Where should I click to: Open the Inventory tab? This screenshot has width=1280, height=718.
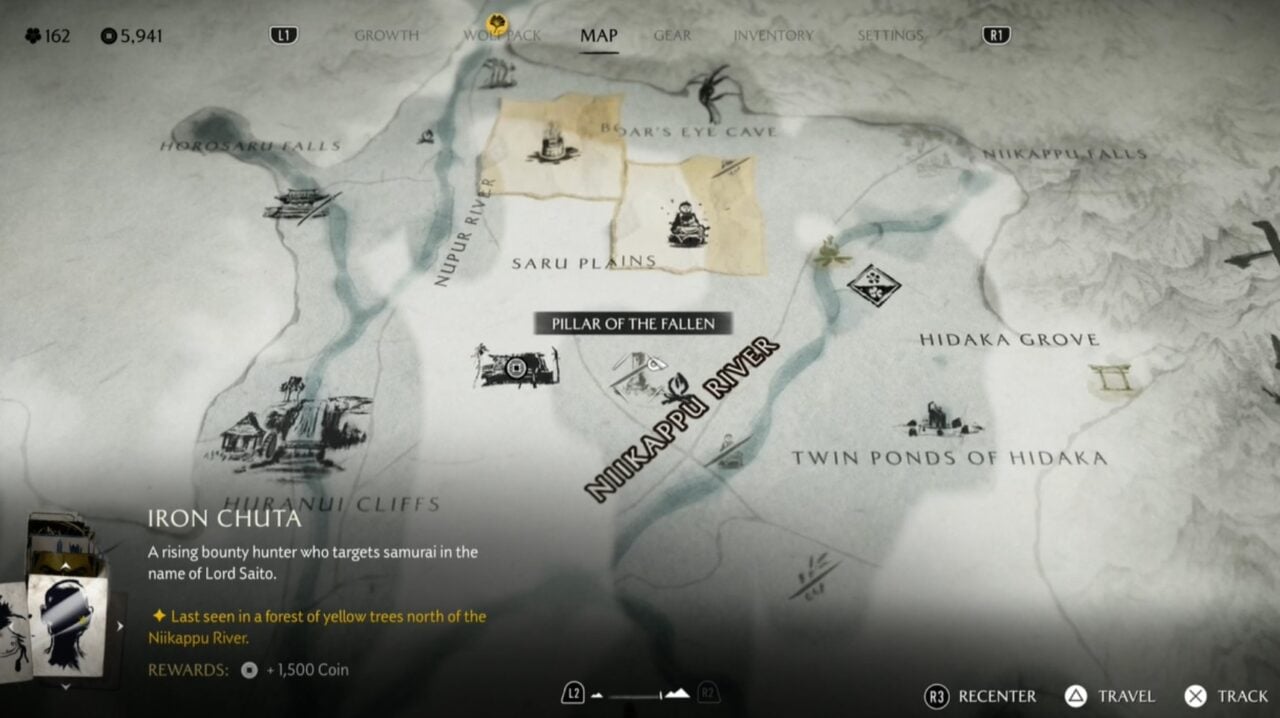click(x=773, y=35)
